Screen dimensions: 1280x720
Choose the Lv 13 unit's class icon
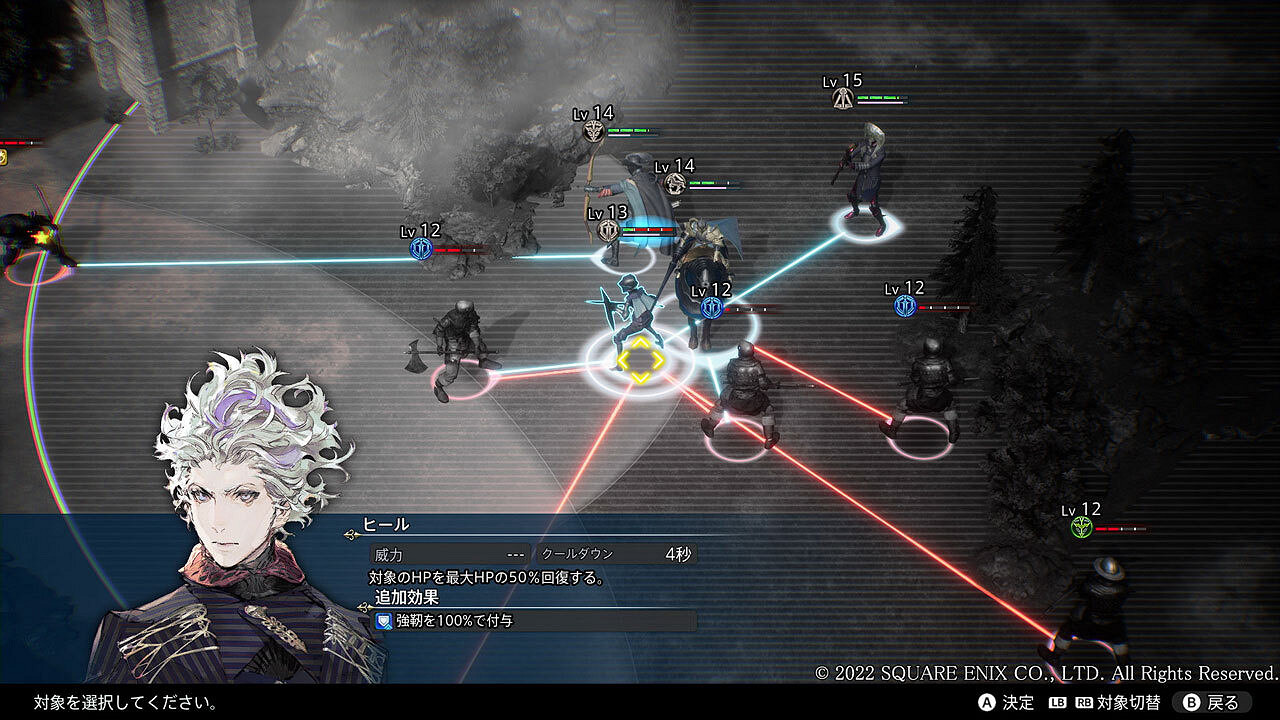(x=607, y=231)
